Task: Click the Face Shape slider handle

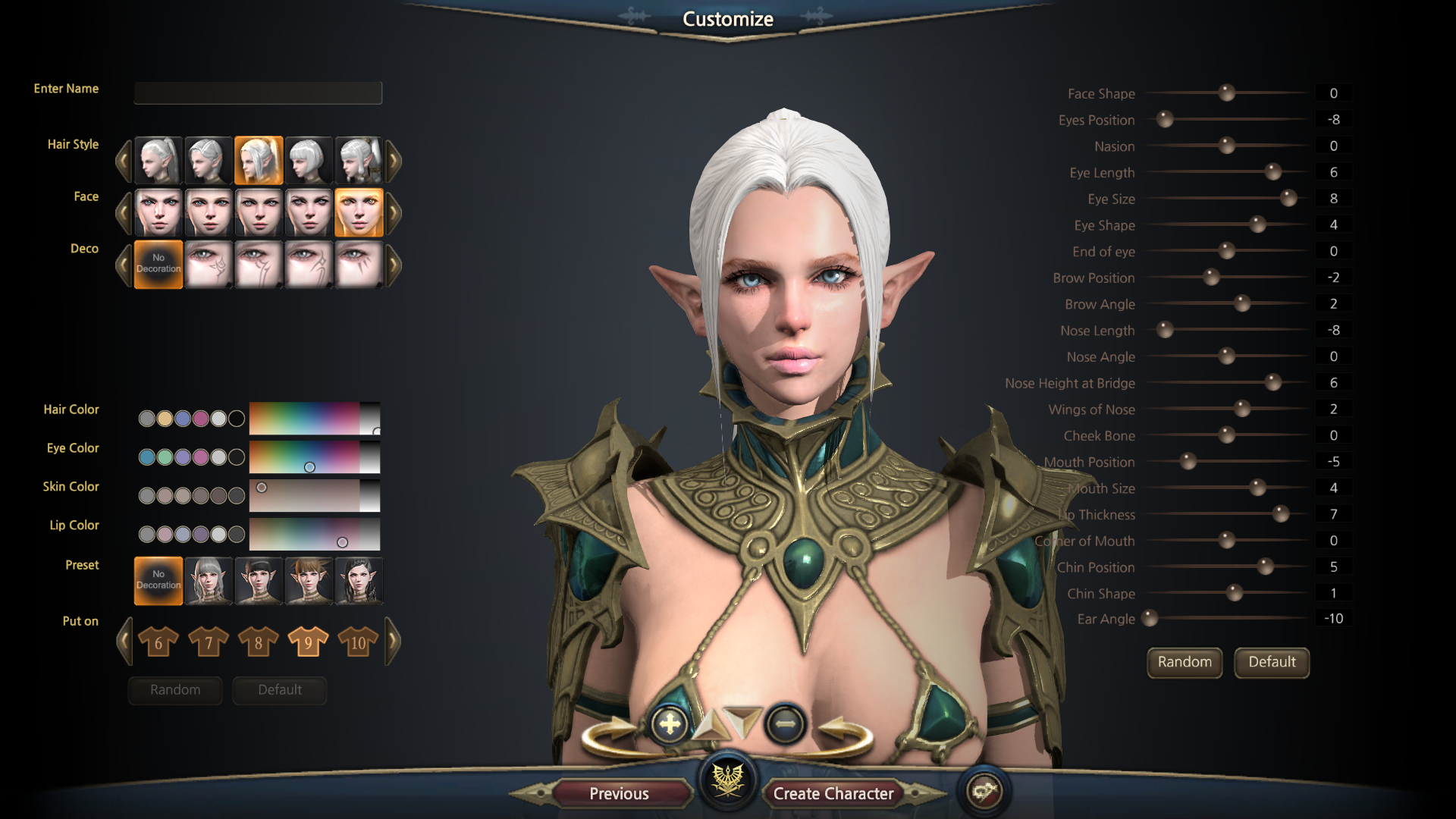Action: click(1226, 93)
